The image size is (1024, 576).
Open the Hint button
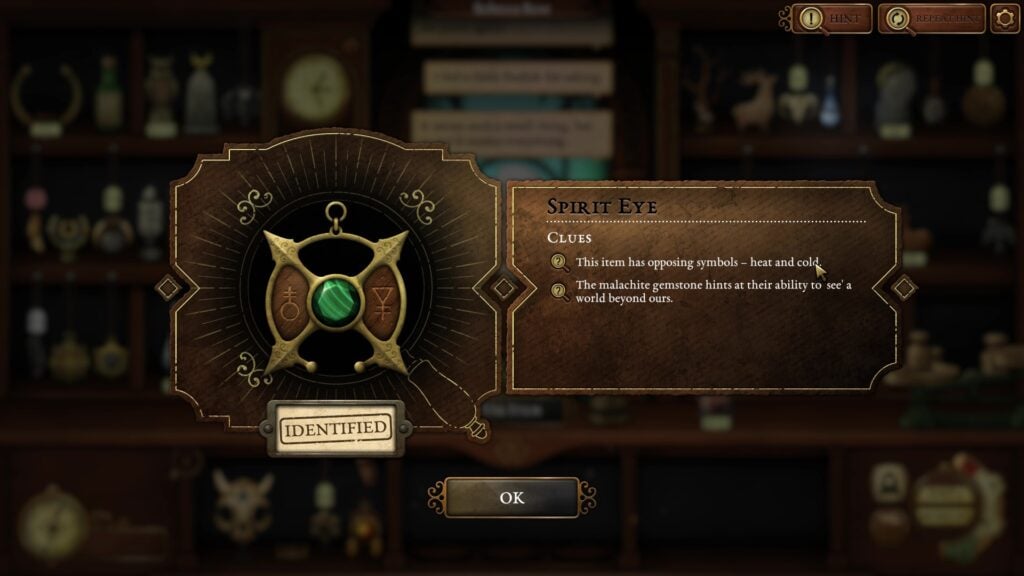832,18
